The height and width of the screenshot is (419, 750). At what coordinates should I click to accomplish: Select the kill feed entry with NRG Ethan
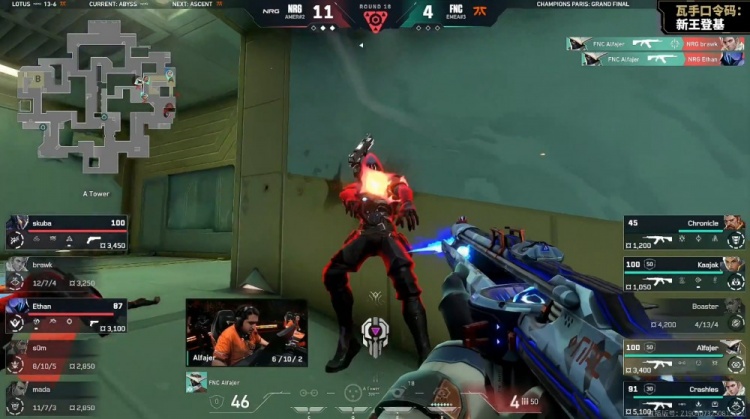(x=664, y=59)
